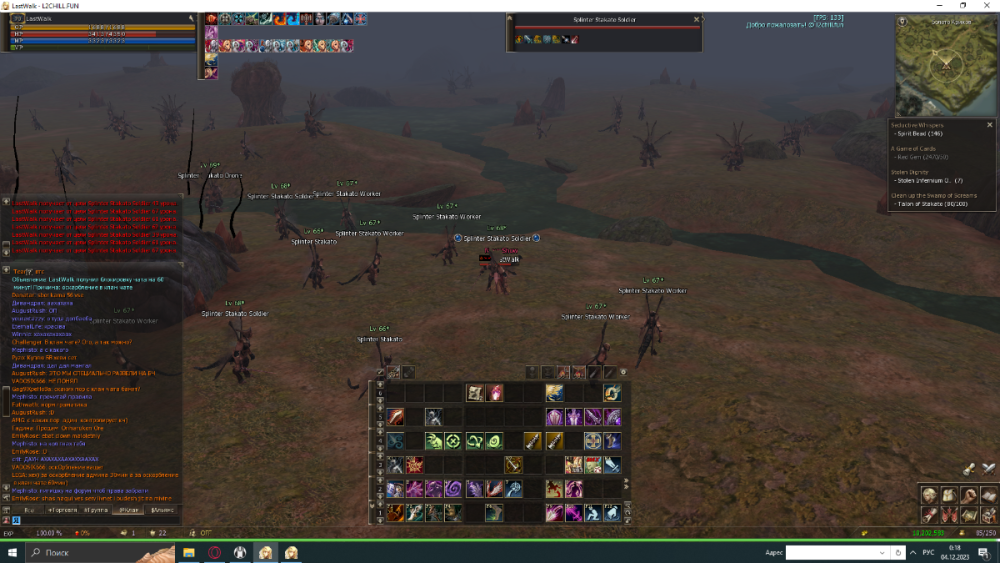Activate the red burst skill
1000x563 pixels.
(415, 465)
